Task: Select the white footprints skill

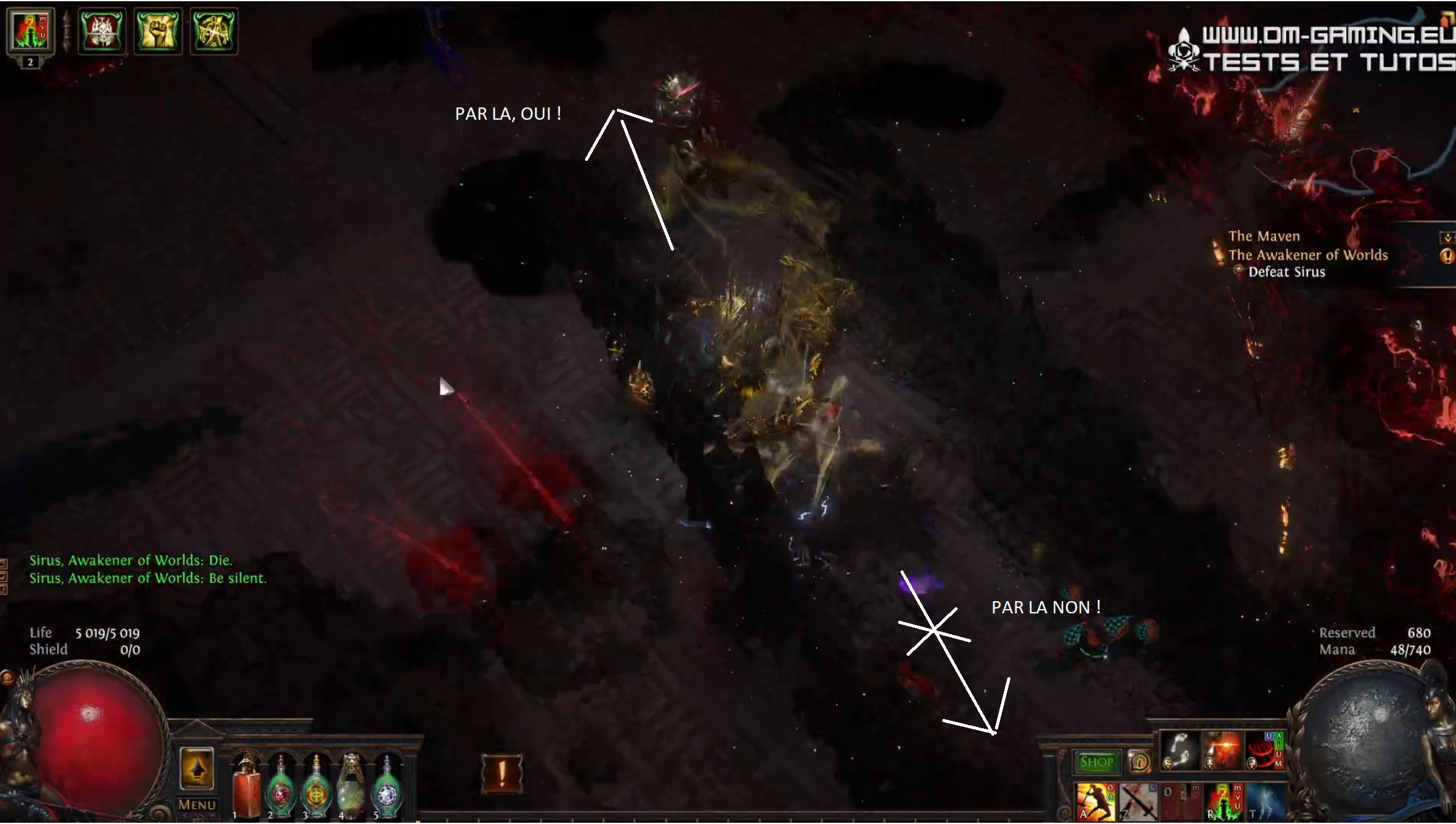Action: [x=1180, y=750]
